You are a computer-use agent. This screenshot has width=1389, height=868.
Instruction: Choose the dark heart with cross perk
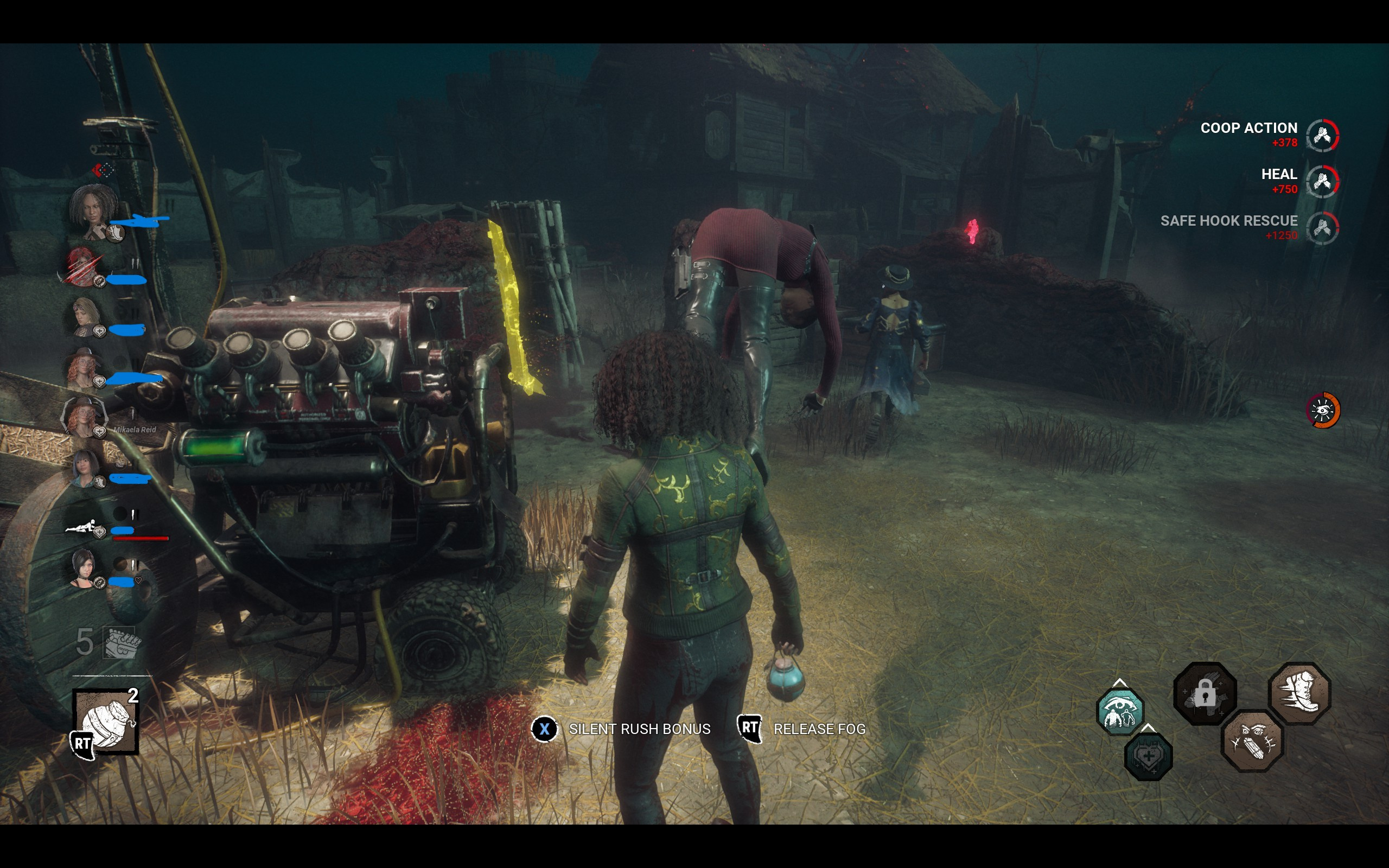[1148, 756]
